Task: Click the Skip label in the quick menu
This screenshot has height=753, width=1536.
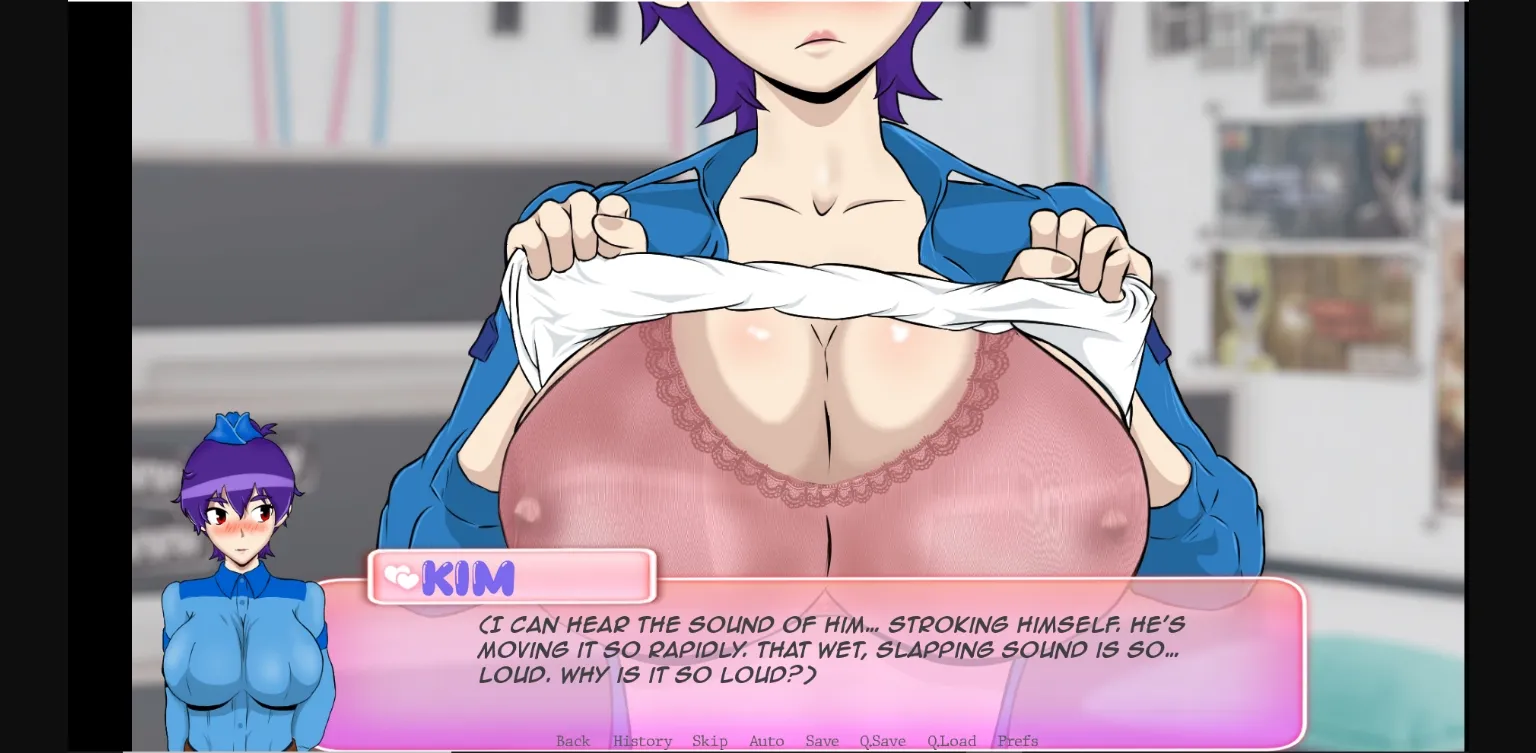Action: coord(710,741)
